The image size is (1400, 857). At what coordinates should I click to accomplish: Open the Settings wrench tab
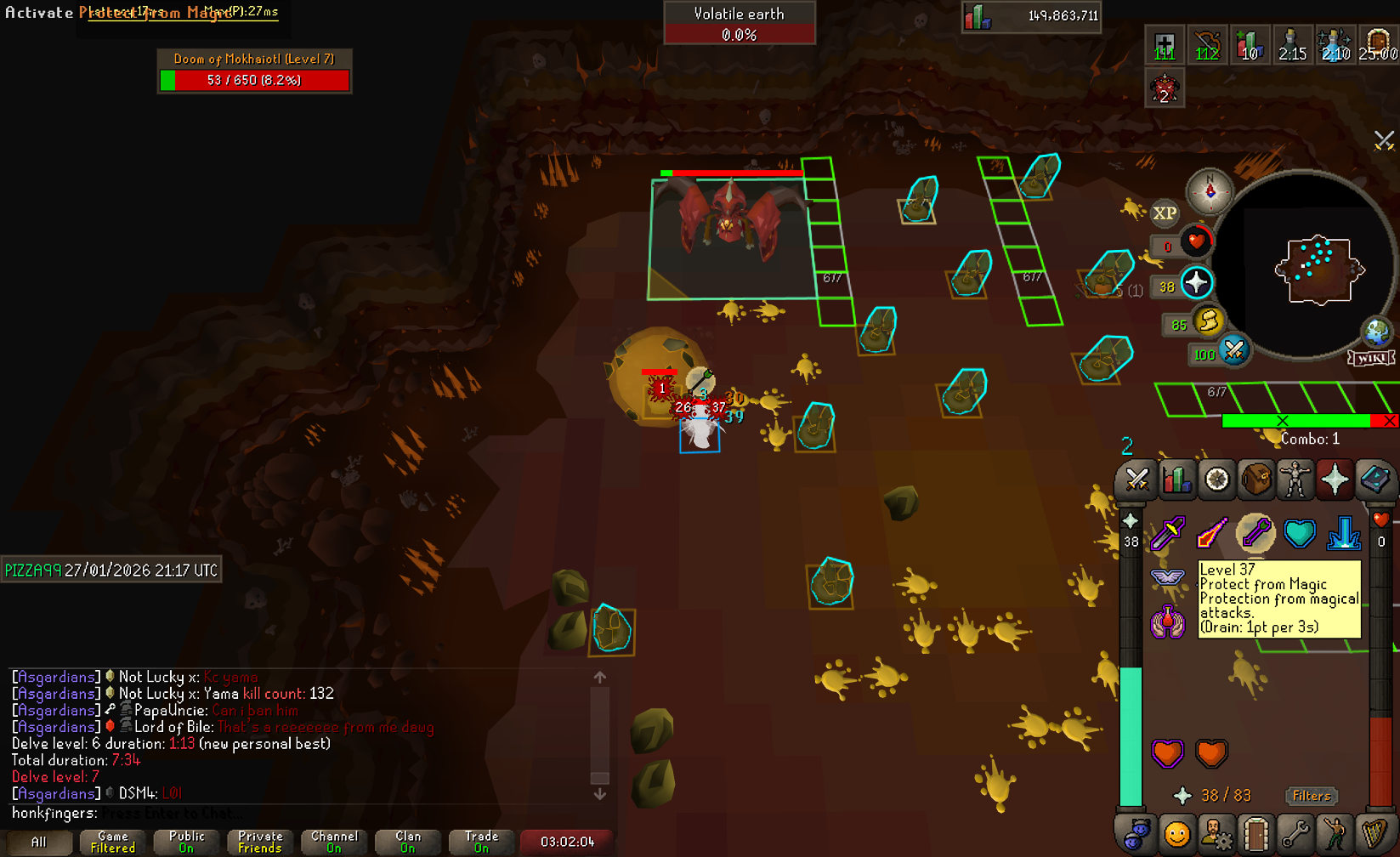pyautogui.click(x=1295, y=835)
